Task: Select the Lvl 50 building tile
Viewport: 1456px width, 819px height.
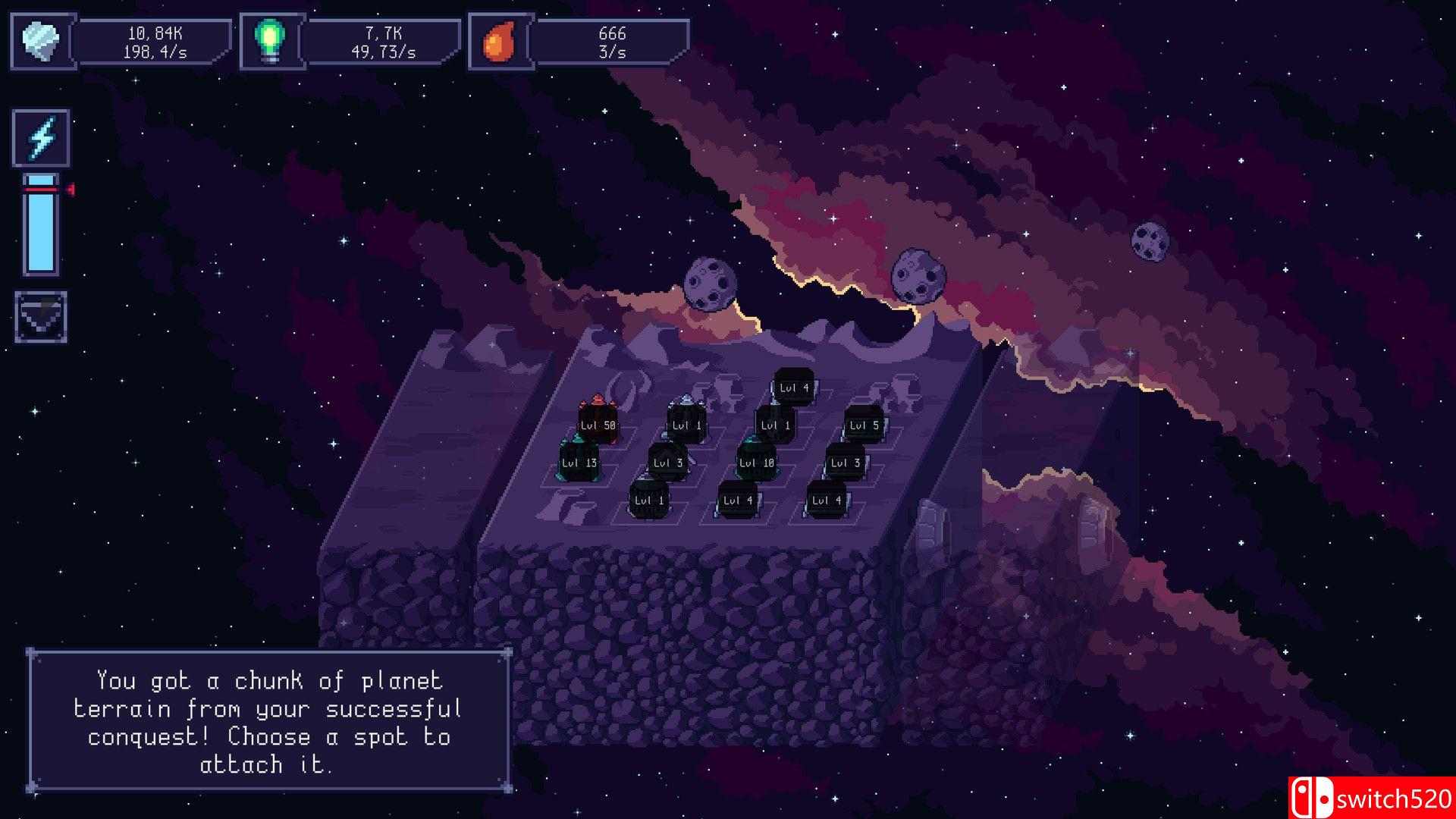Action: tap(598, 425)
